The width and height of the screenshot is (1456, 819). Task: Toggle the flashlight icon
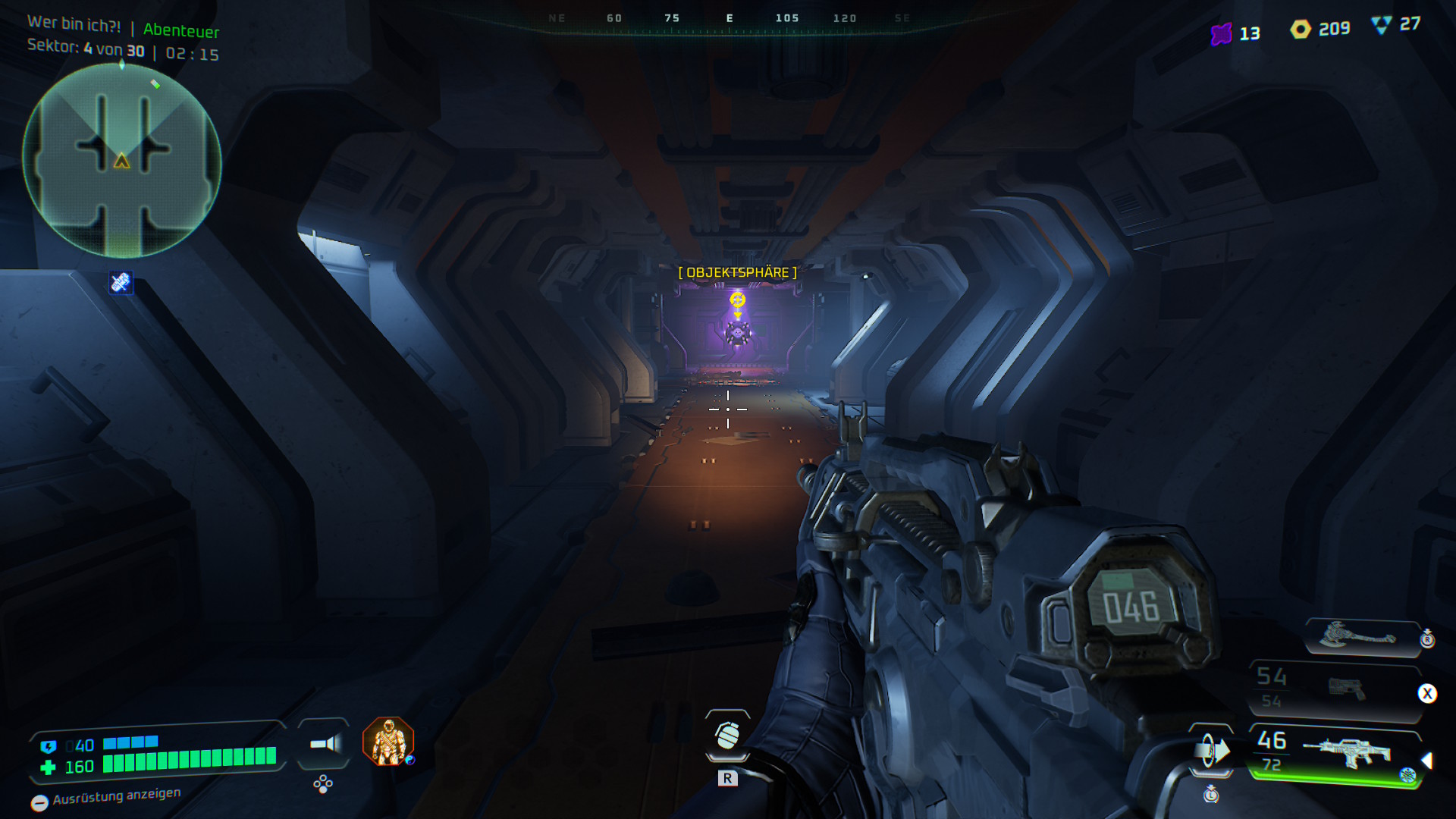point(325,744)
